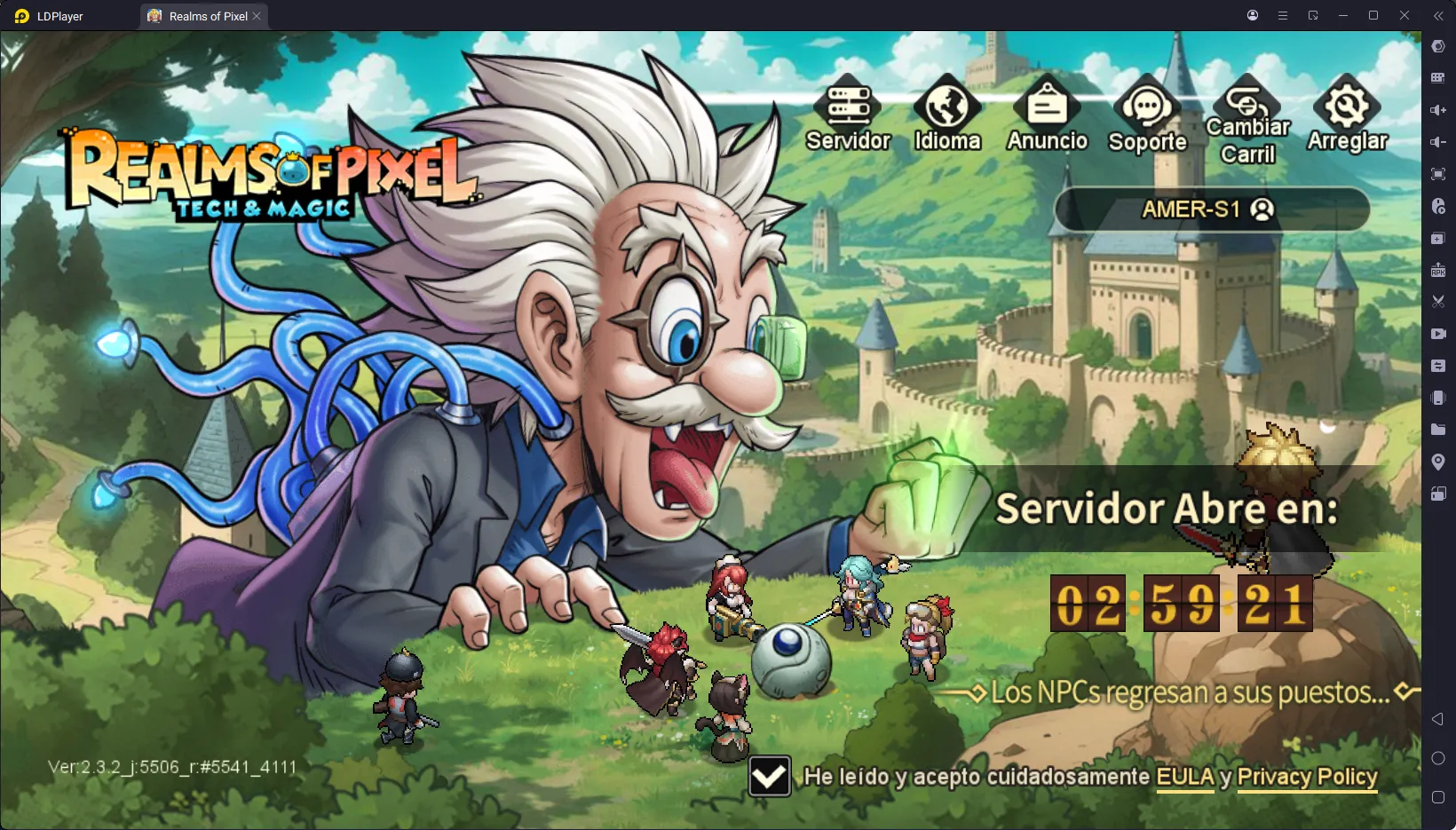Image resolution: width=1456 pixels, height=830 pixels.
Task: Install an APK from the sidebar
Action: tap(1438, 270)
